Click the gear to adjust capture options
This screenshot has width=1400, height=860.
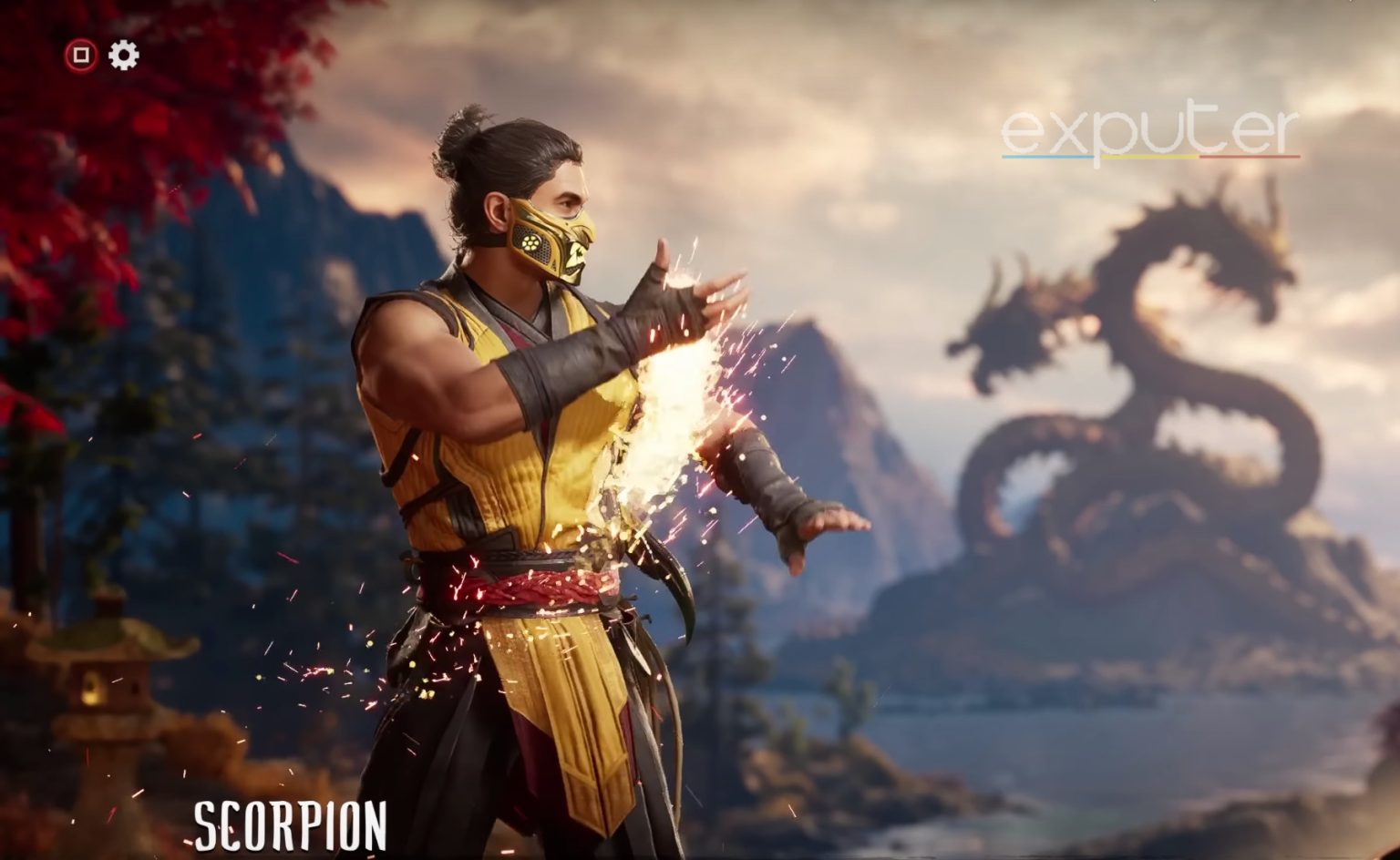(x=124, y=55)
